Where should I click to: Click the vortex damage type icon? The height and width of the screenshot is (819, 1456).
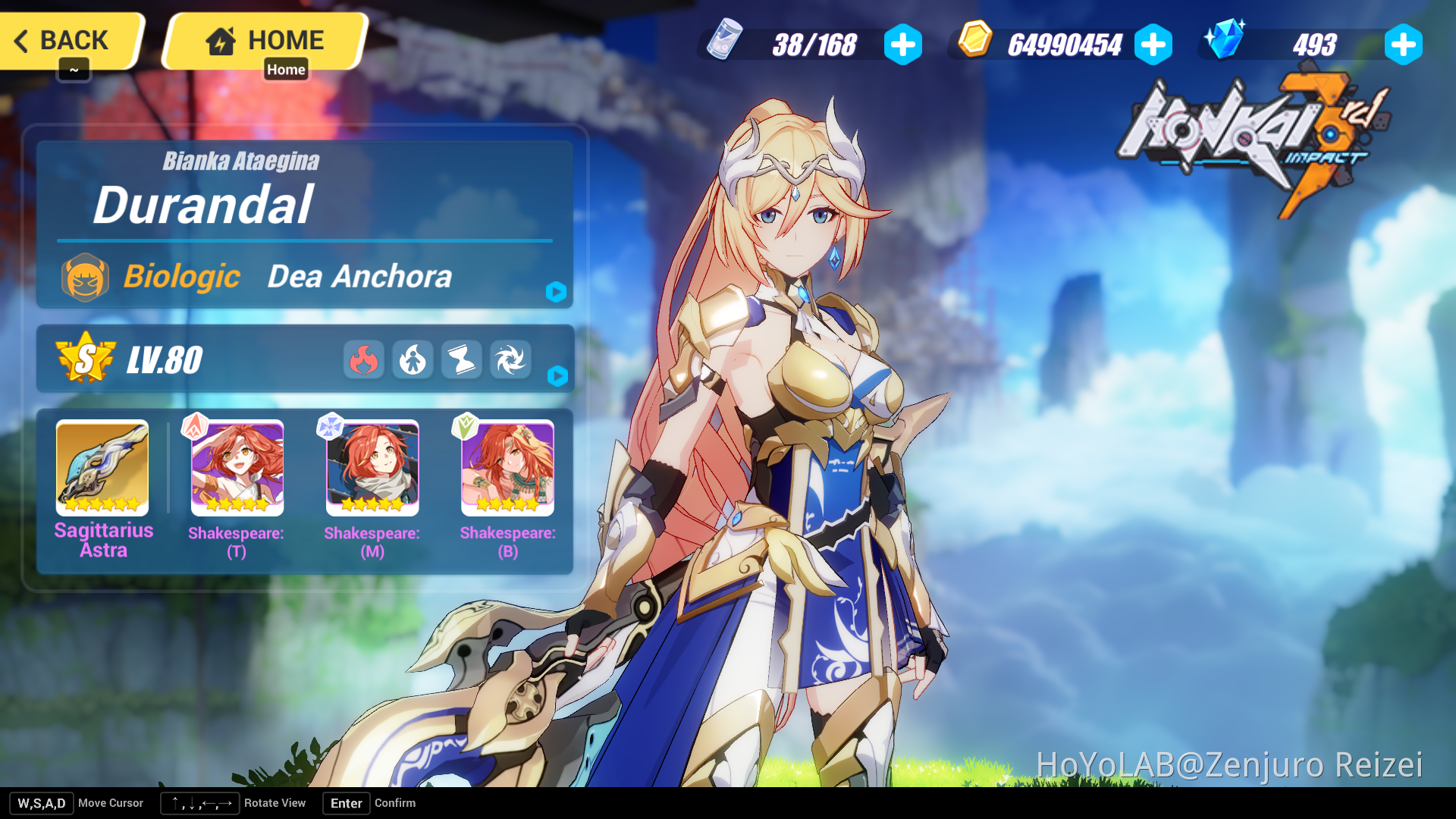point(510,359)
